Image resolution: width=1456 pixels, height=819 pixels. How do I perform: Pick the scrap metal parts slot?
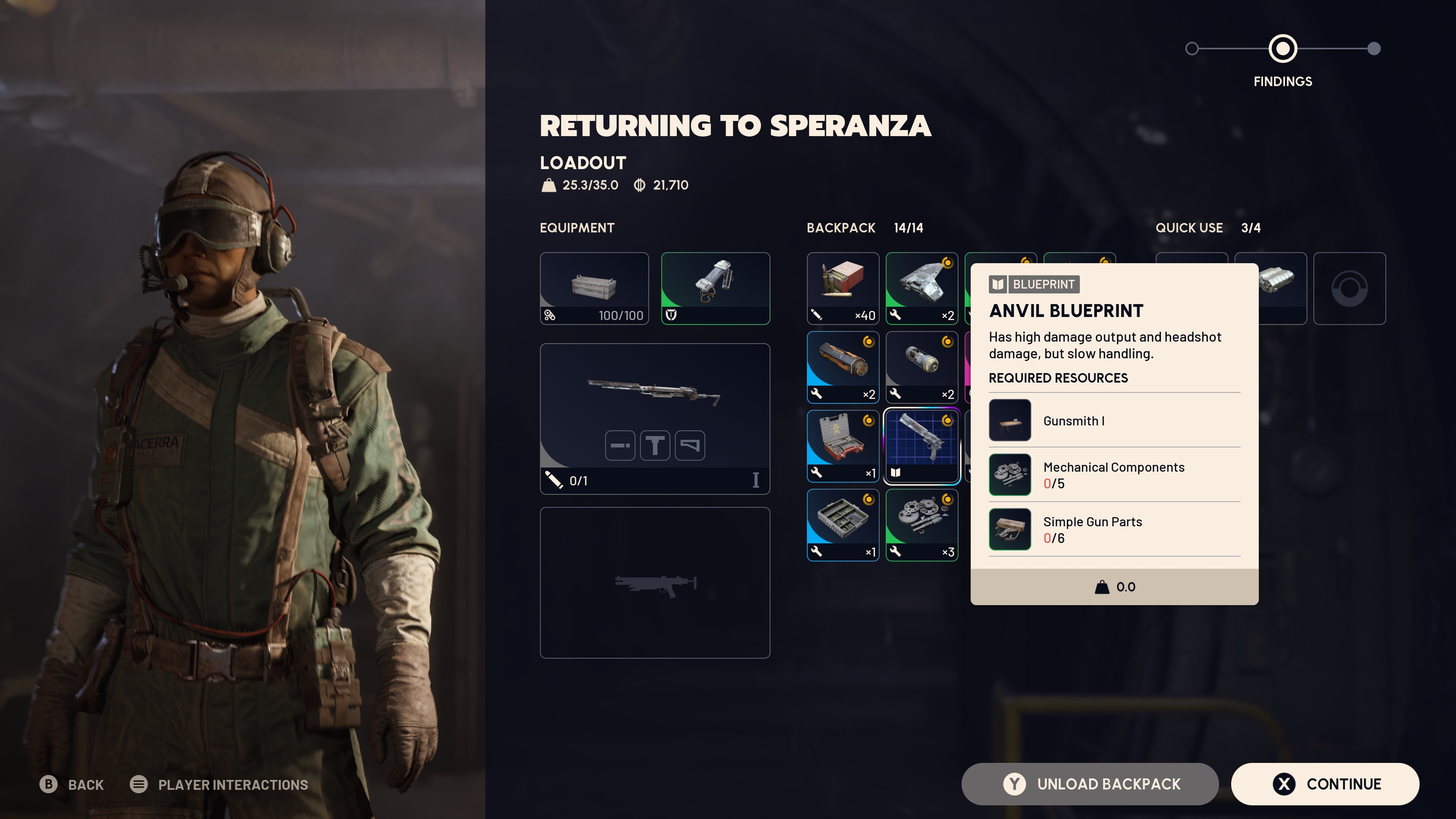(x=921, y=288)
